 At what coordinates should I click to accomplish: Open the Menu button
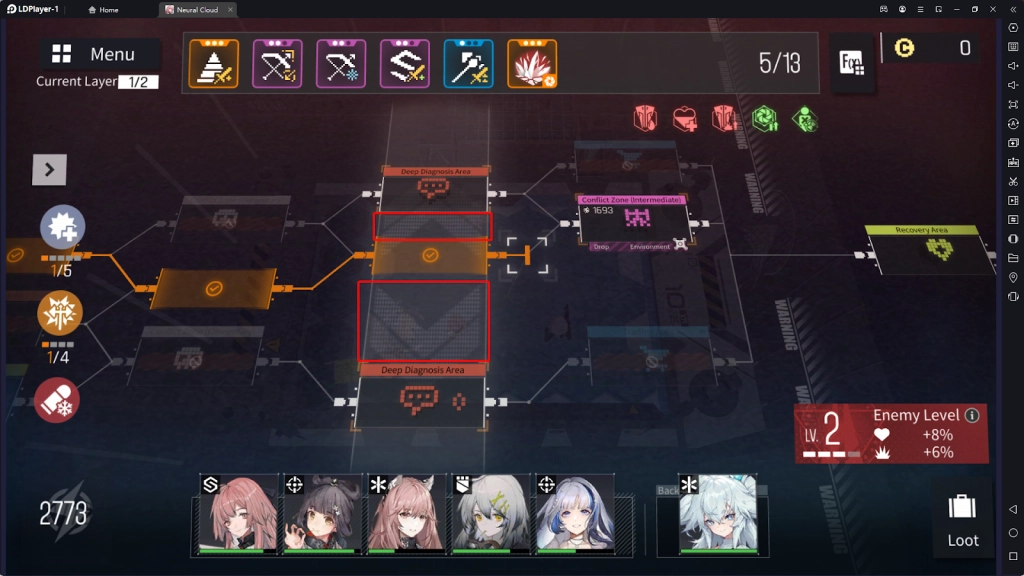coord(98,54)
